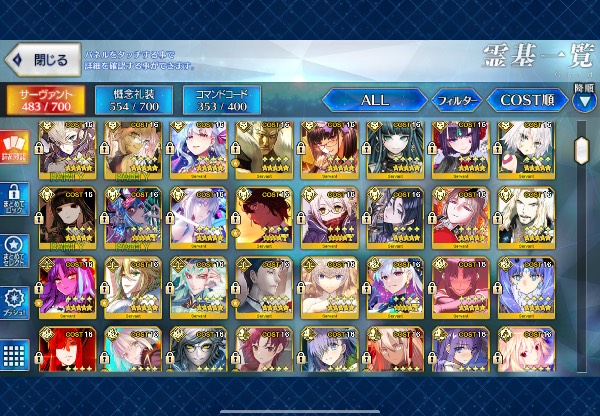Select the ALL class filter button
Viewport: 600px width, 416px height.
[373, 100]
